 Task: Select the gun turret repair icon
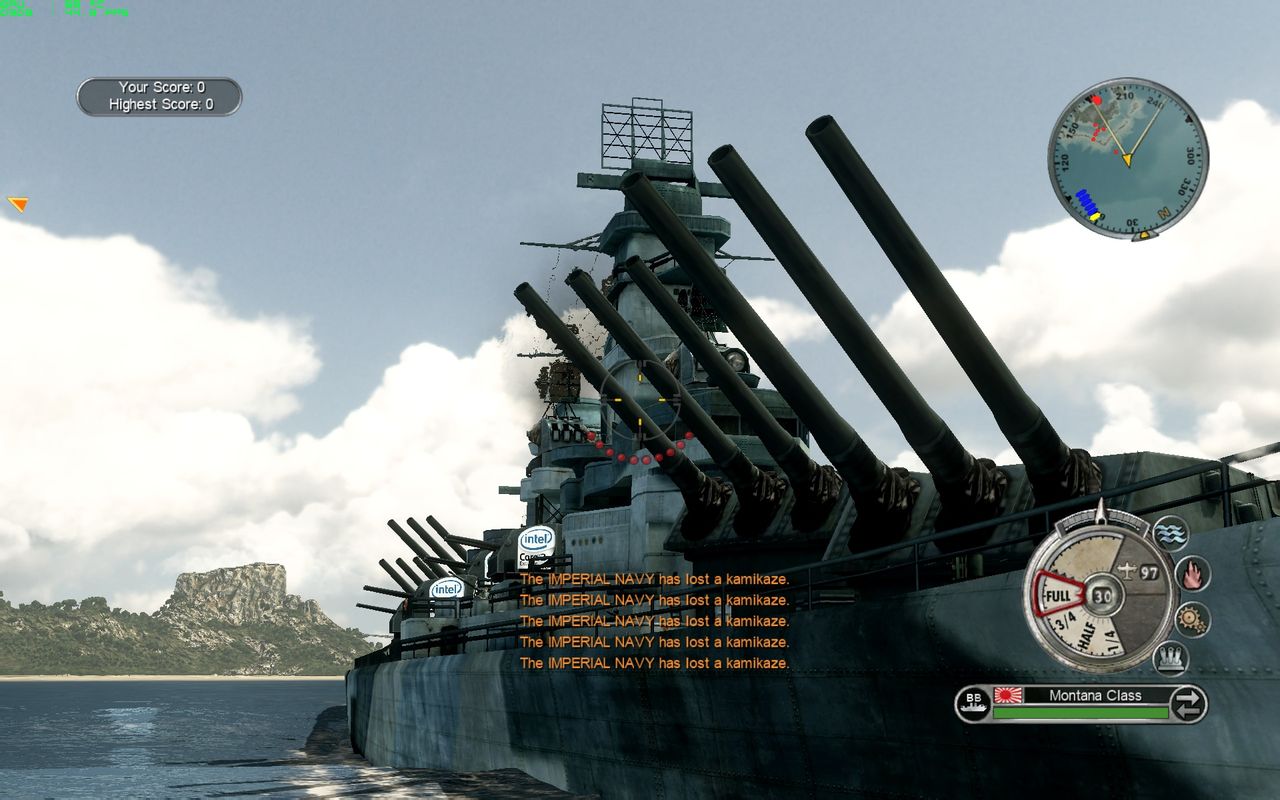[1170, 657]
